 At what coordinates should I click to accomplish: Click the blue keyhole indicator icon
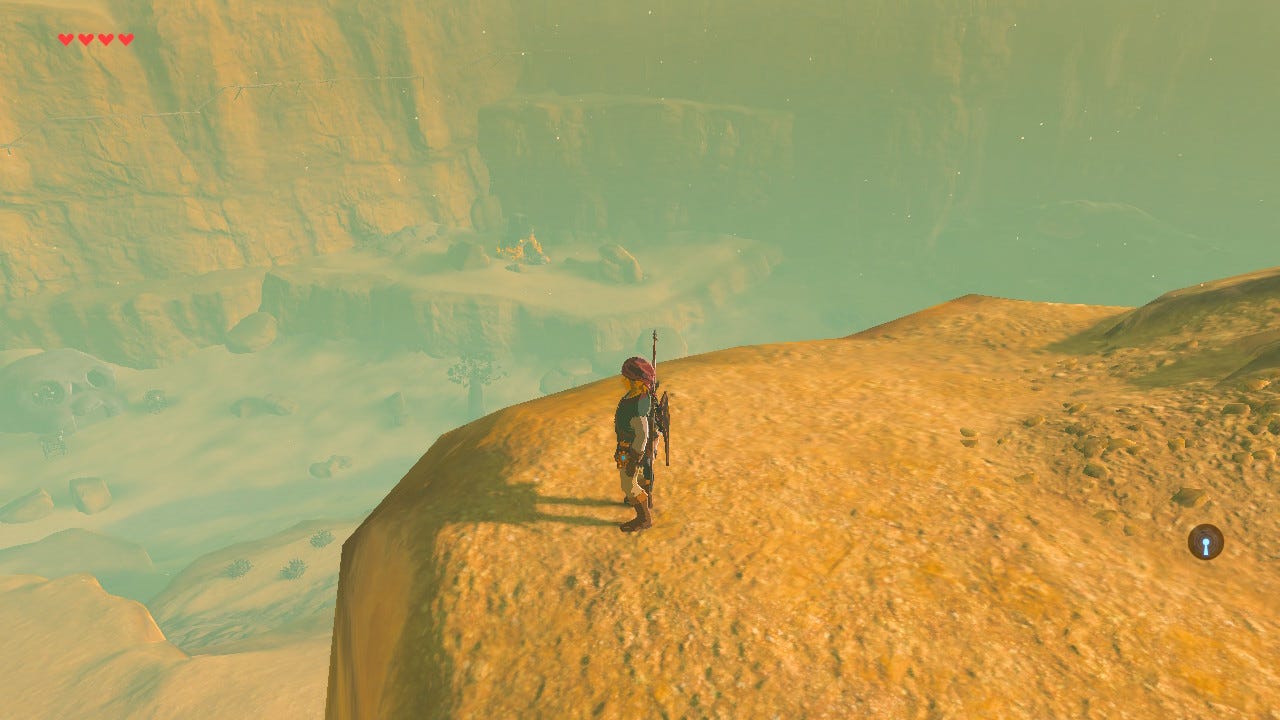(x=1205, y=542)
